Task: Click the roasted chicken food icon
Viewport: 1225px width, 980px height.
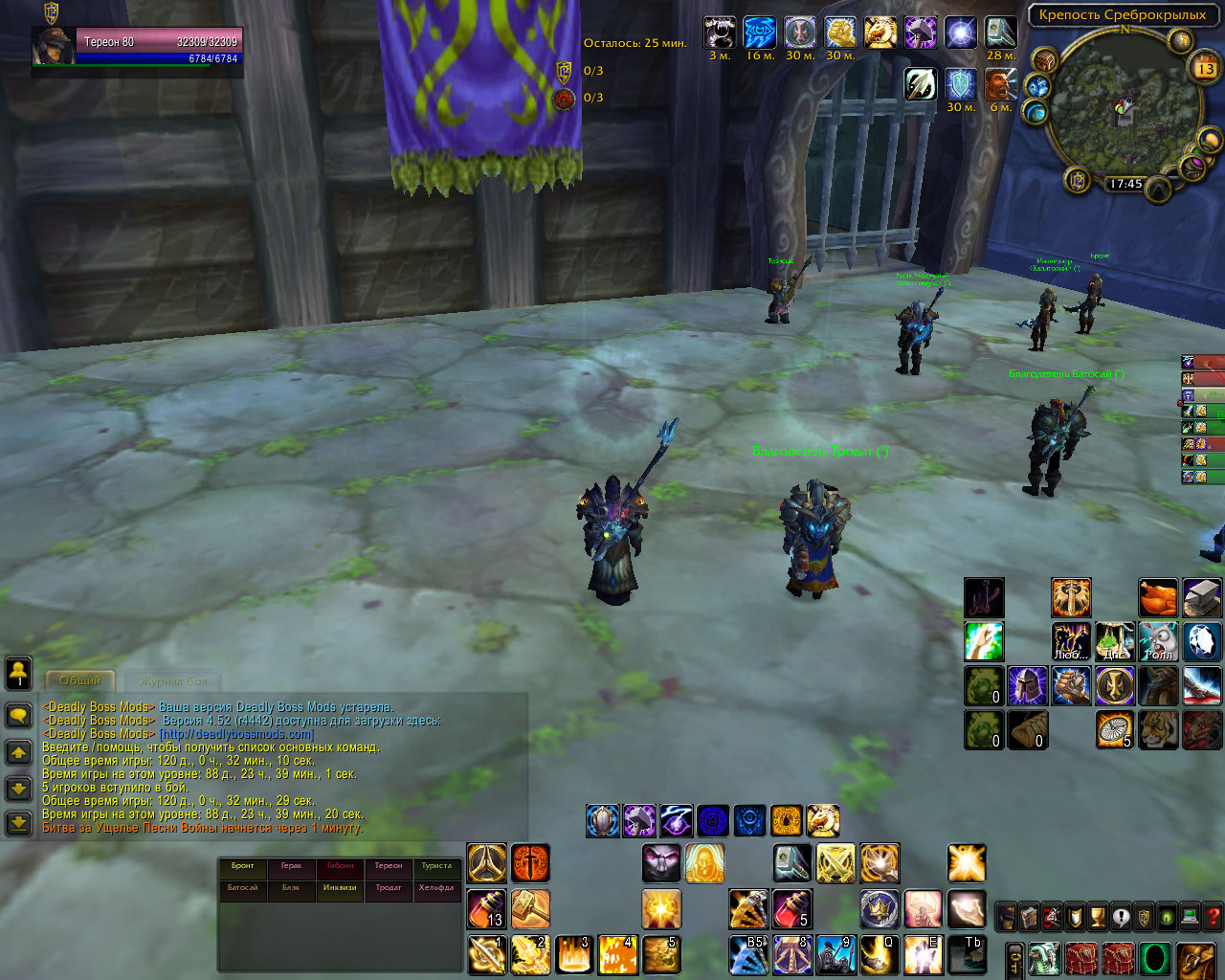Action: 1158,597
